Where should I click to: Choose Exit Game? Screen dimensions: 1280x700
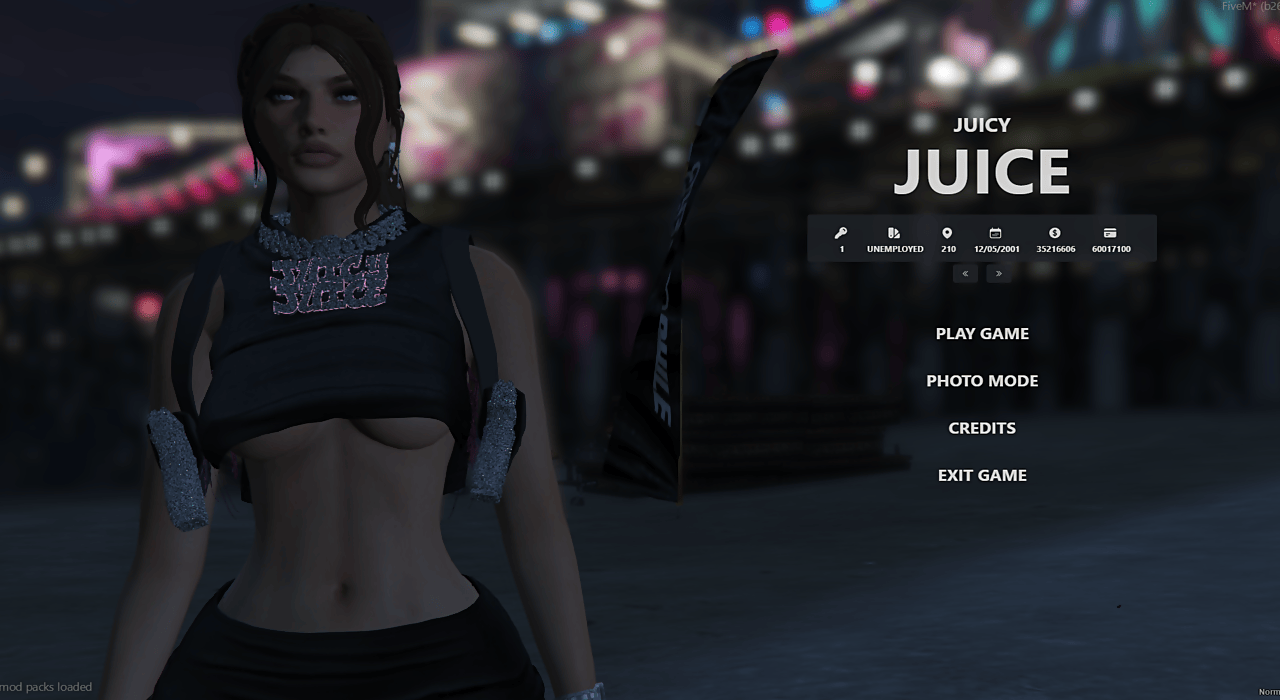coord(982,475)
